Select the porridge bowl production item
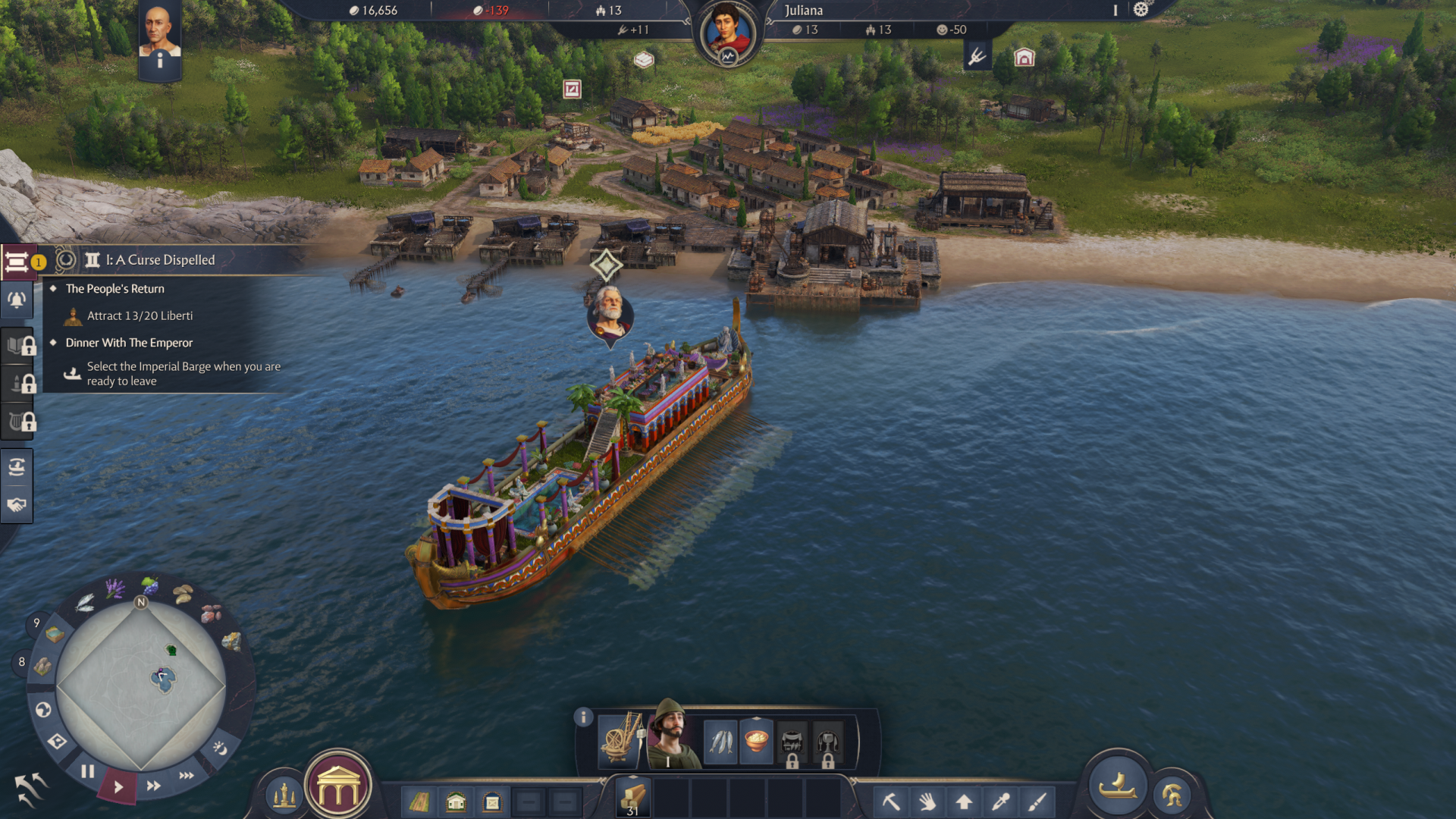 756,741
